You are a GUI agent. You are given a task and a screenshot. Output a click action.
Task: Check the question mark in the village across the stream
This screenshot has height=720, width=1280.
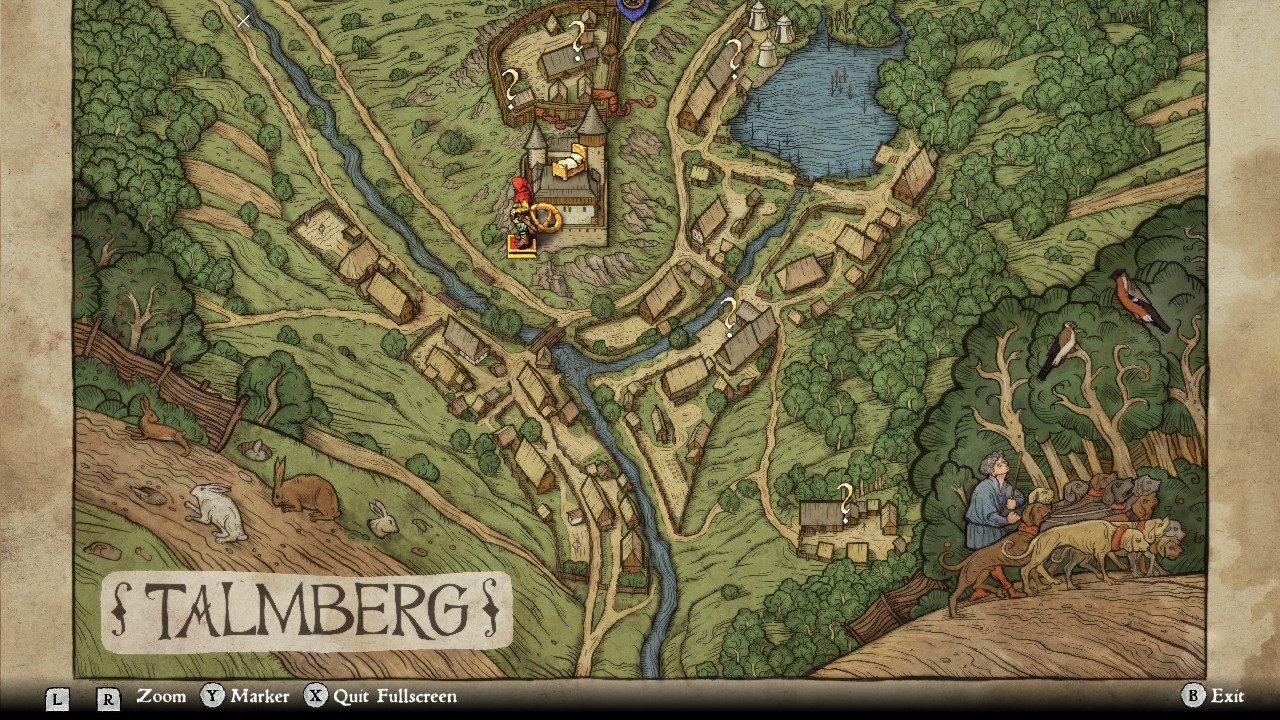(x=729, y=316)
